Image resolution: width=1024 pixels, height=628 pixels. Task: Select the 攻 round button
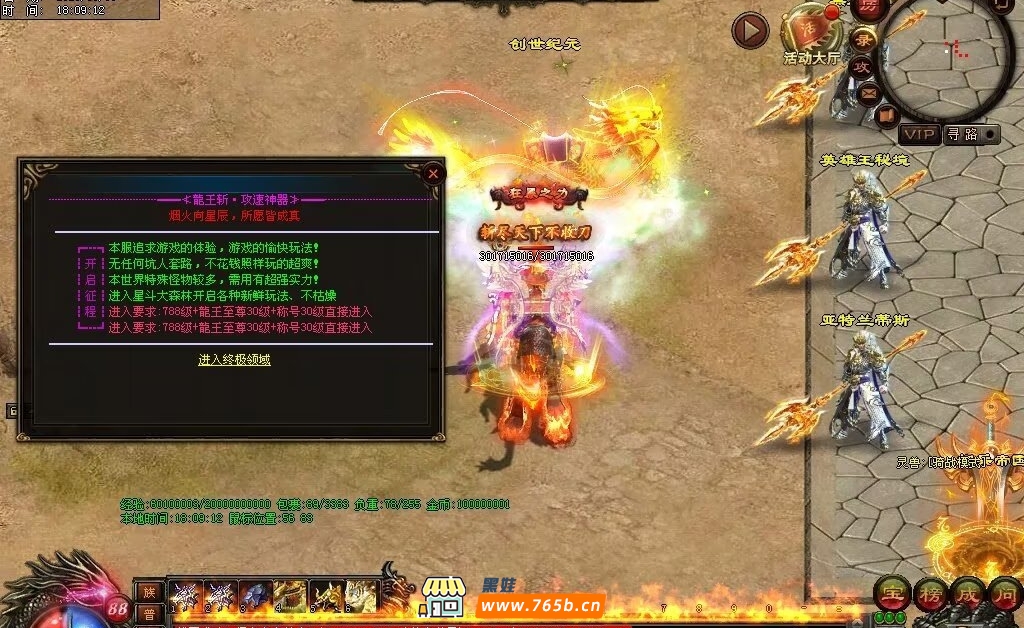click(861, 66)
